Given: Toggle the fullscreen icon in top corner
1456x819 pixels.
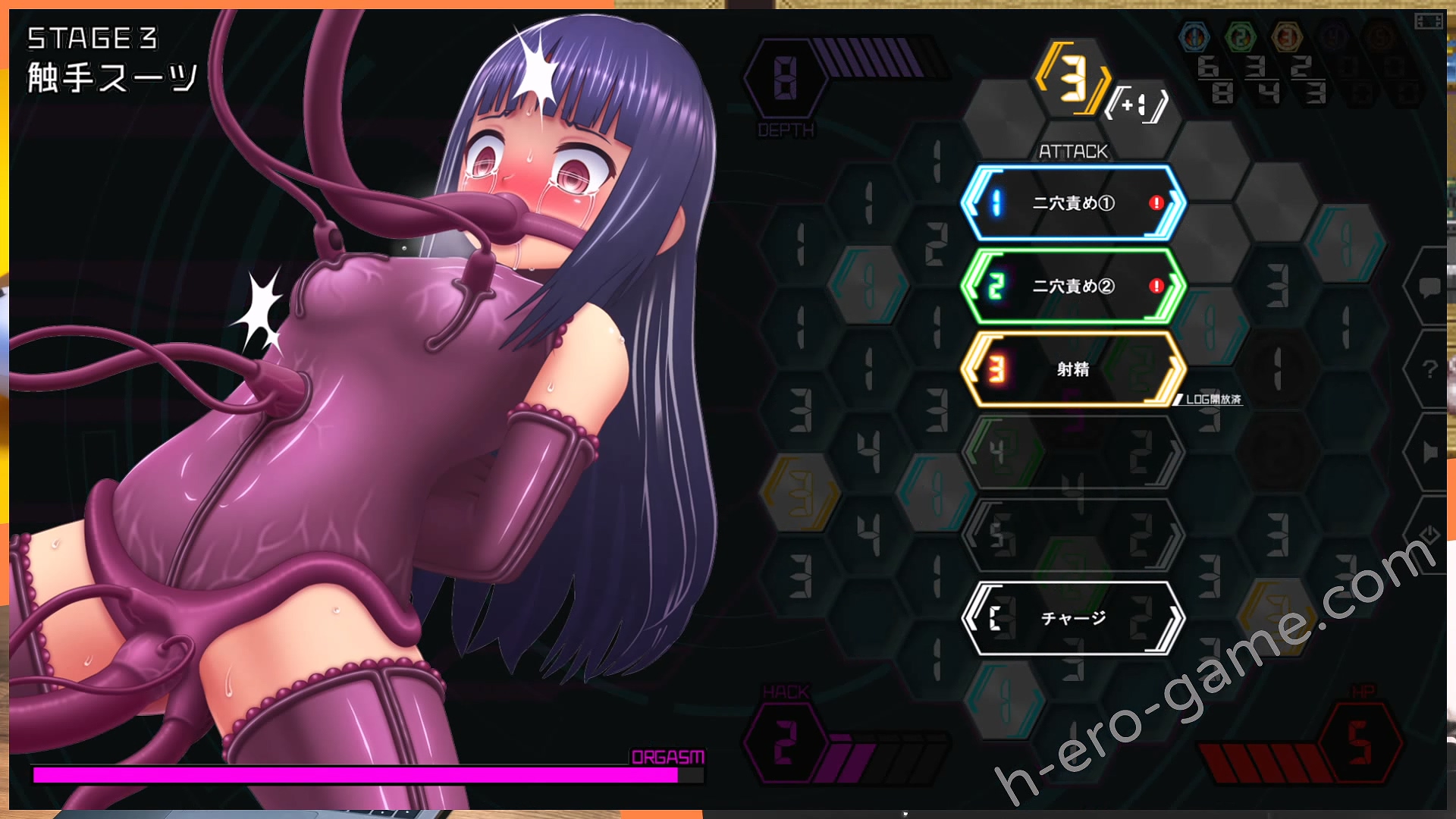Looking at the screenshot, I should [x=1428, y=20].
